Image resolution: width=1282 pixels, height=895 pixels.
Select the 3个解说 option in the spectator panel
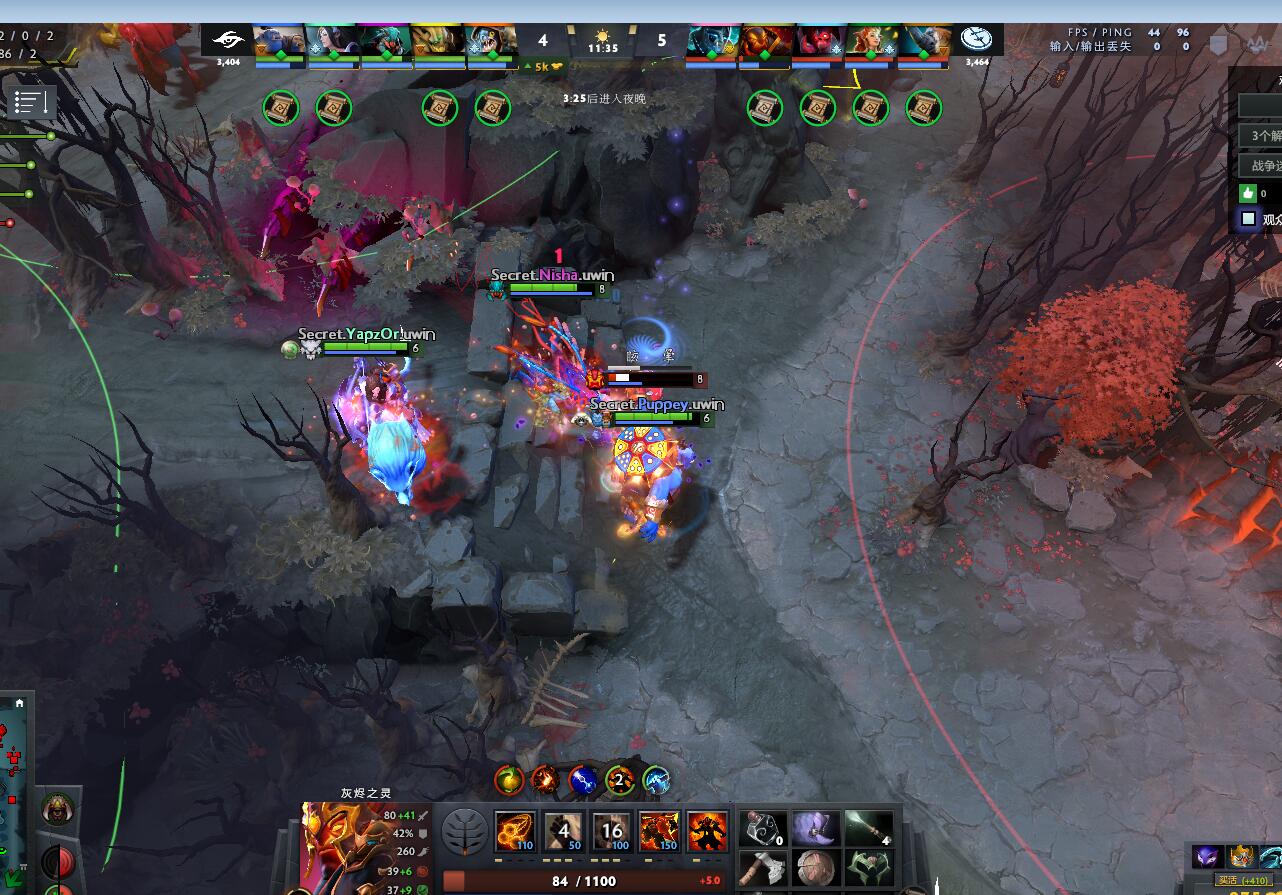[1266, 135]
